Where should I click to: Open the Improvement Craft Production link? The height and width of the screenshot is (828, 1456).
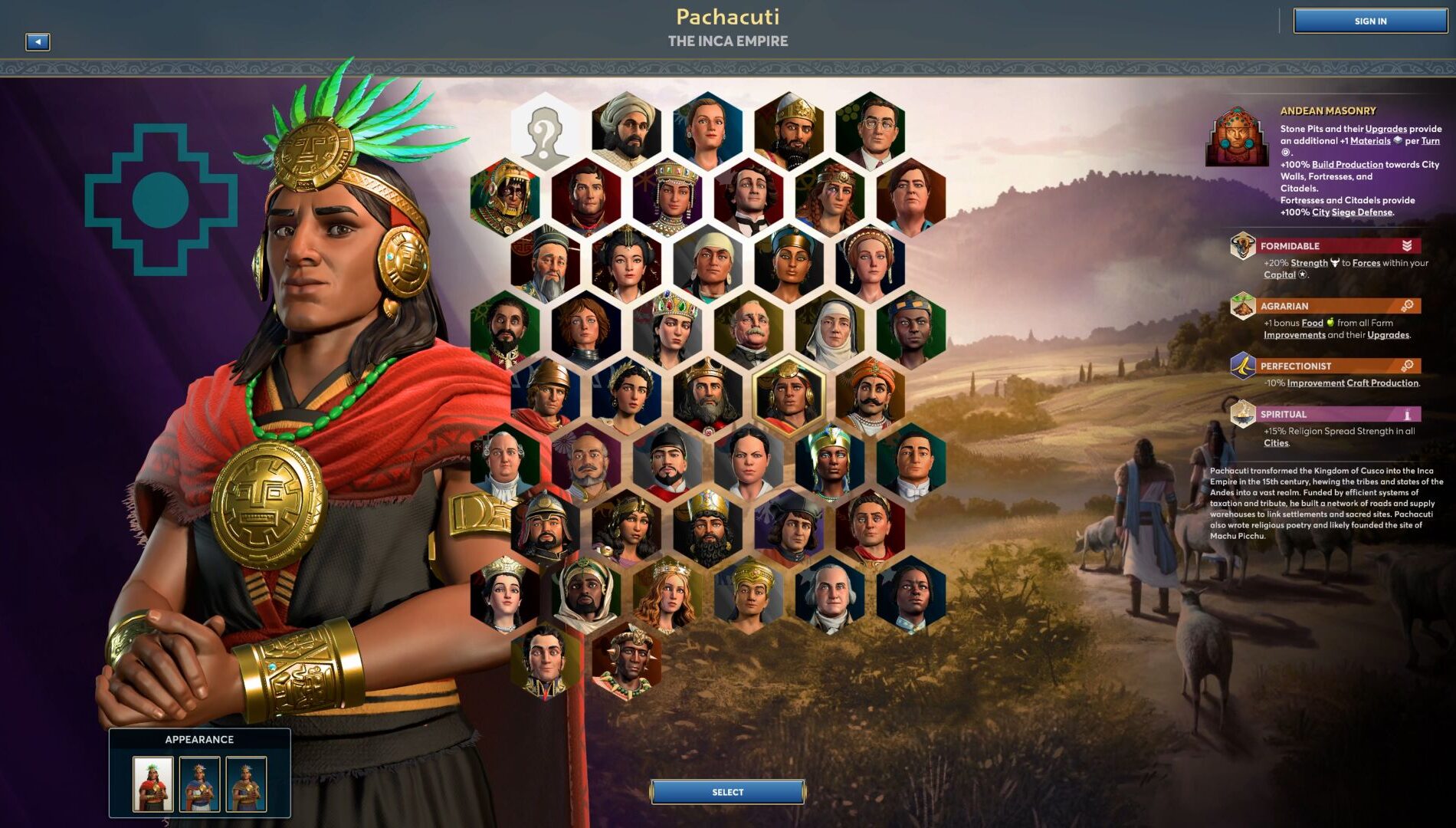[1353, 383]
